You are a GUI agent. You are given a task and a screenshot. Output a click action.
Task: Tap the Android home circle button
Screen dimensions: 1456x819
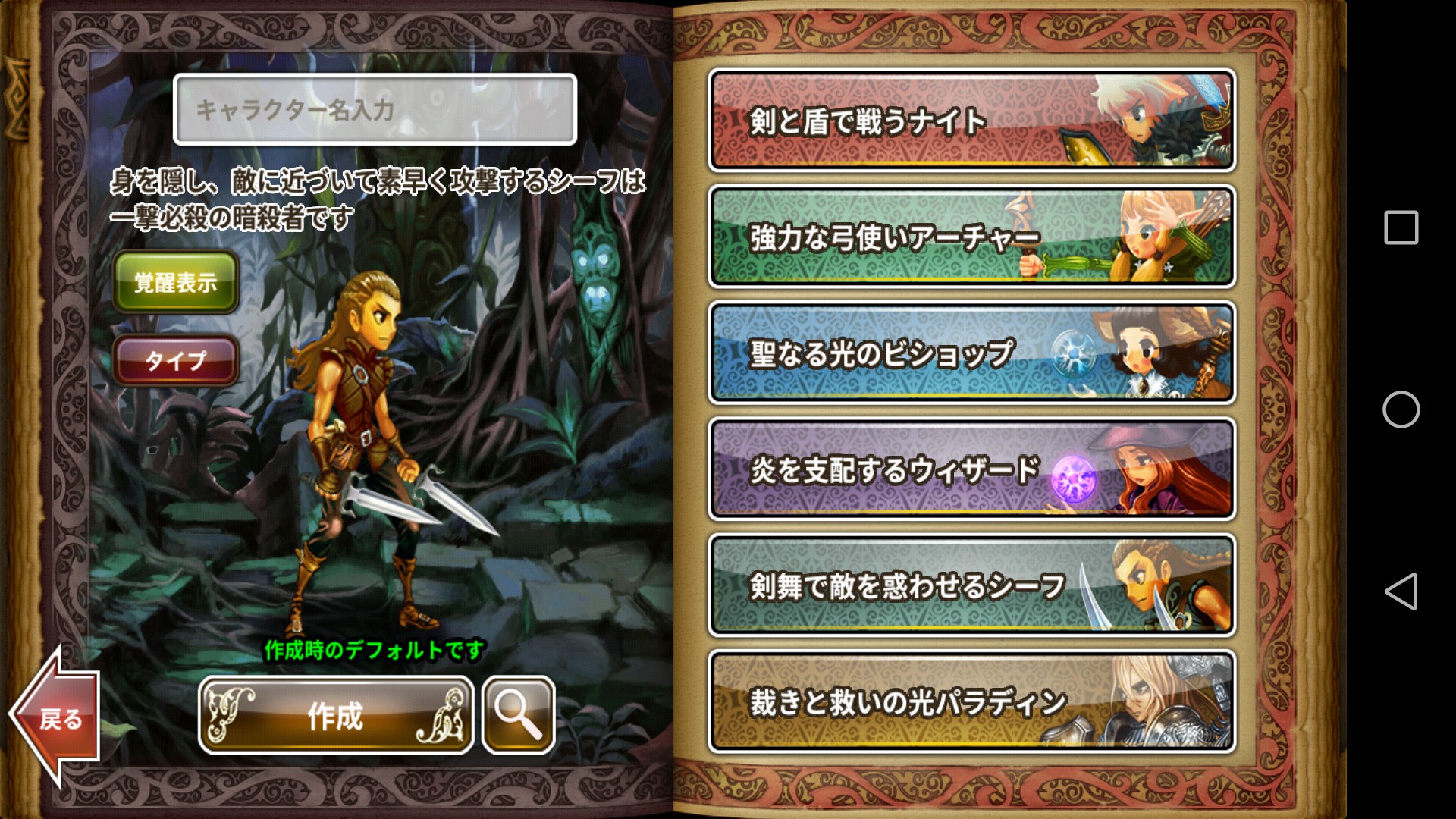click(x=1401, y=409)
